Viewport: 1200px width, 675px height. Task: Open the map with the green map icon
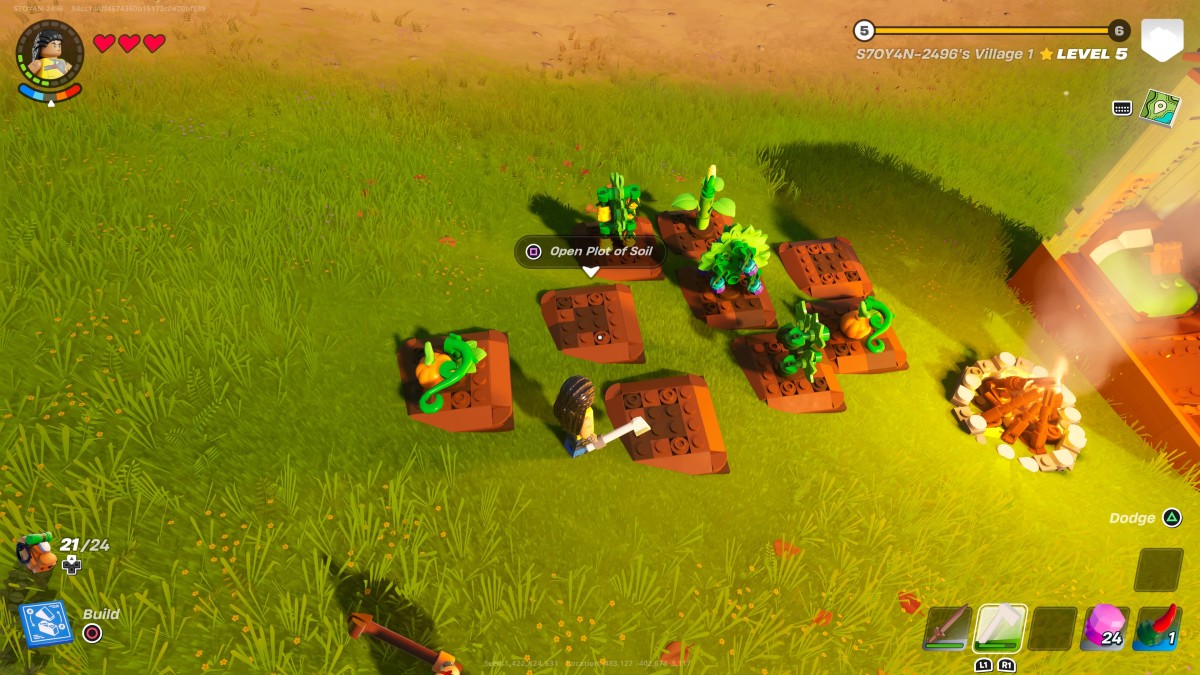[1160, 108]
